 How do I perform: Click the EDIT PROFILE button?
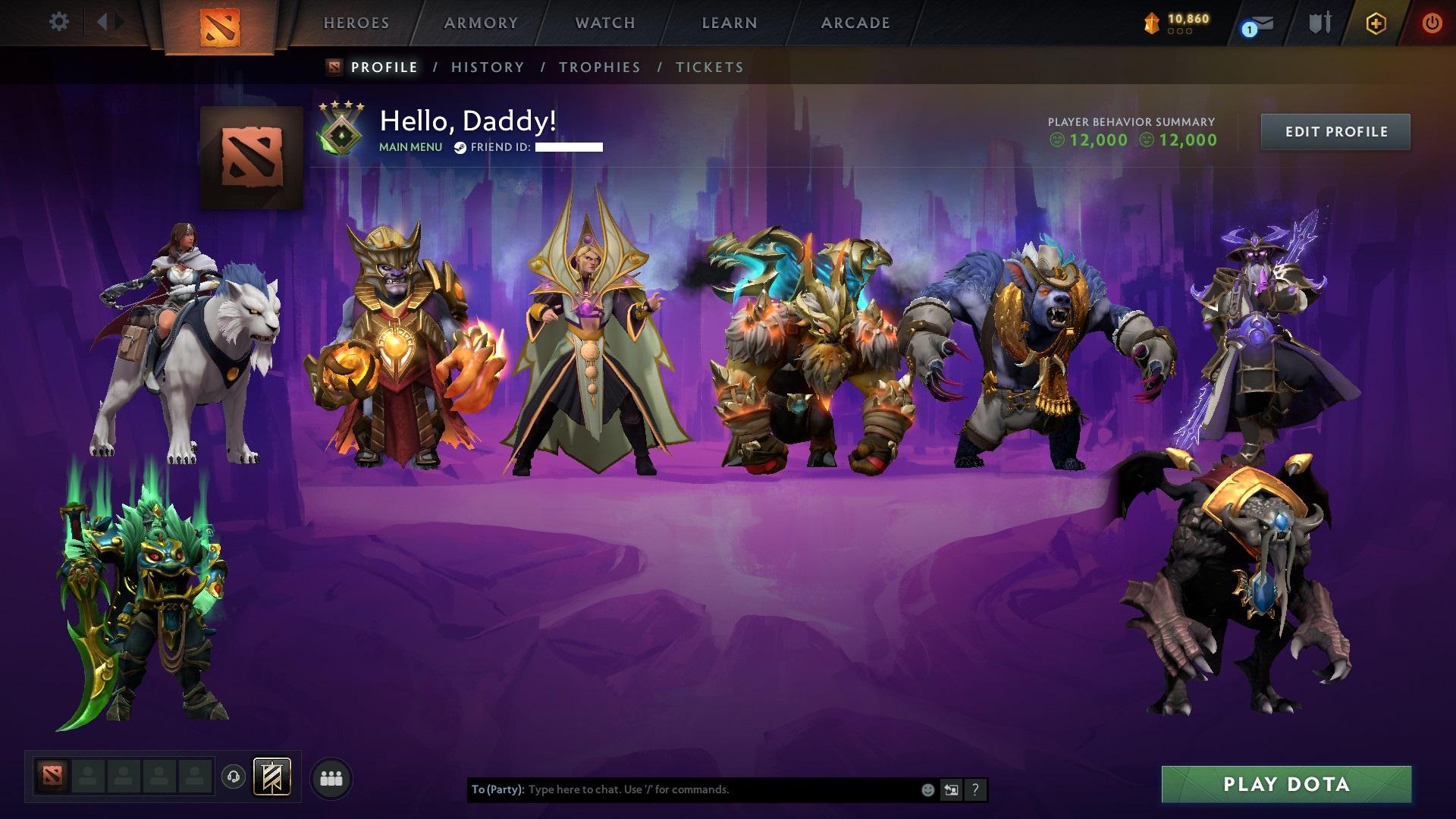(x=1335, y=131)
